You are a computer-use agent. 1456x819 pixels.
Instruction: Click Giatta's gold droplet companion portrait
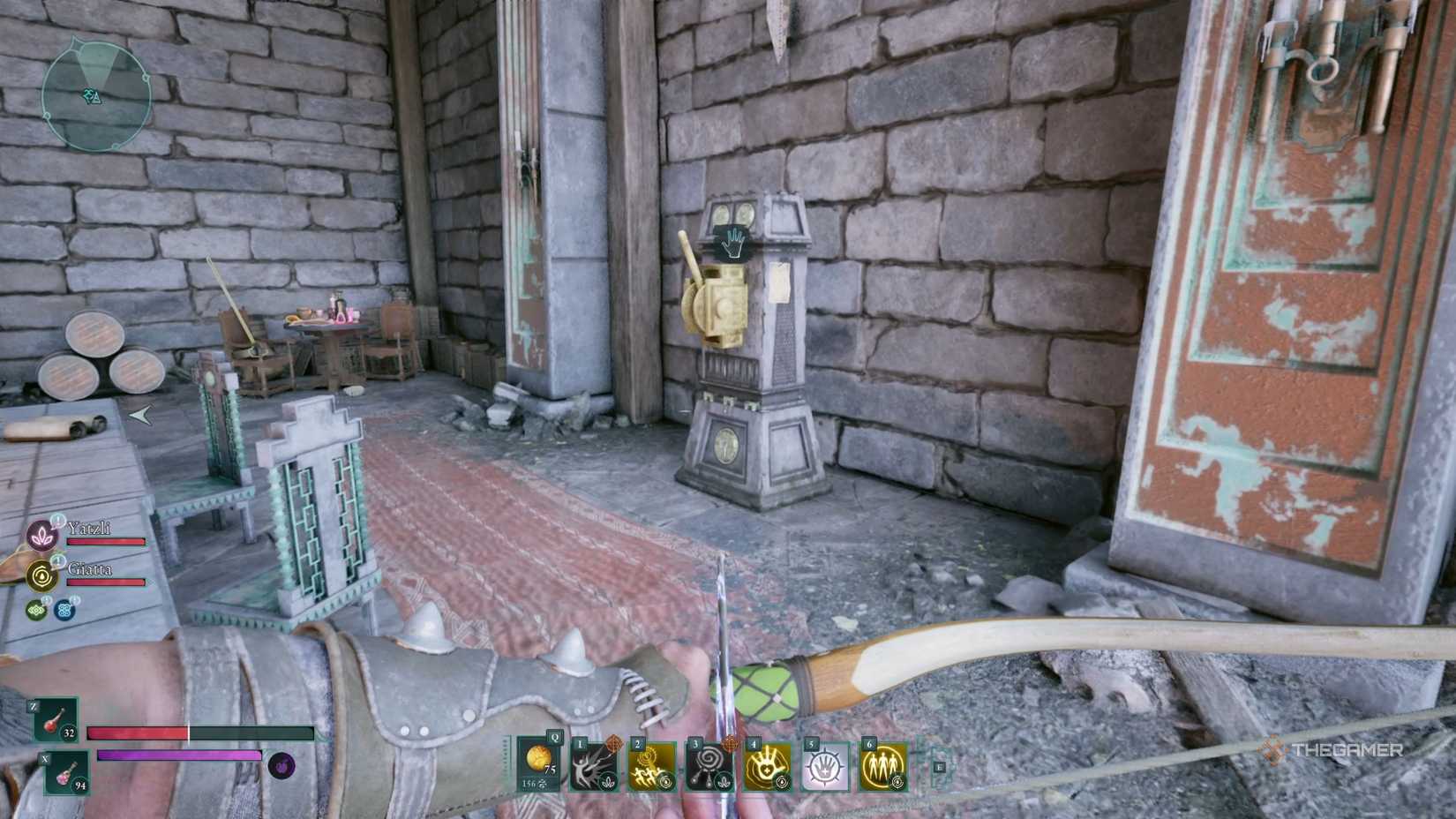pyautogui.click(x=41, y=575)
